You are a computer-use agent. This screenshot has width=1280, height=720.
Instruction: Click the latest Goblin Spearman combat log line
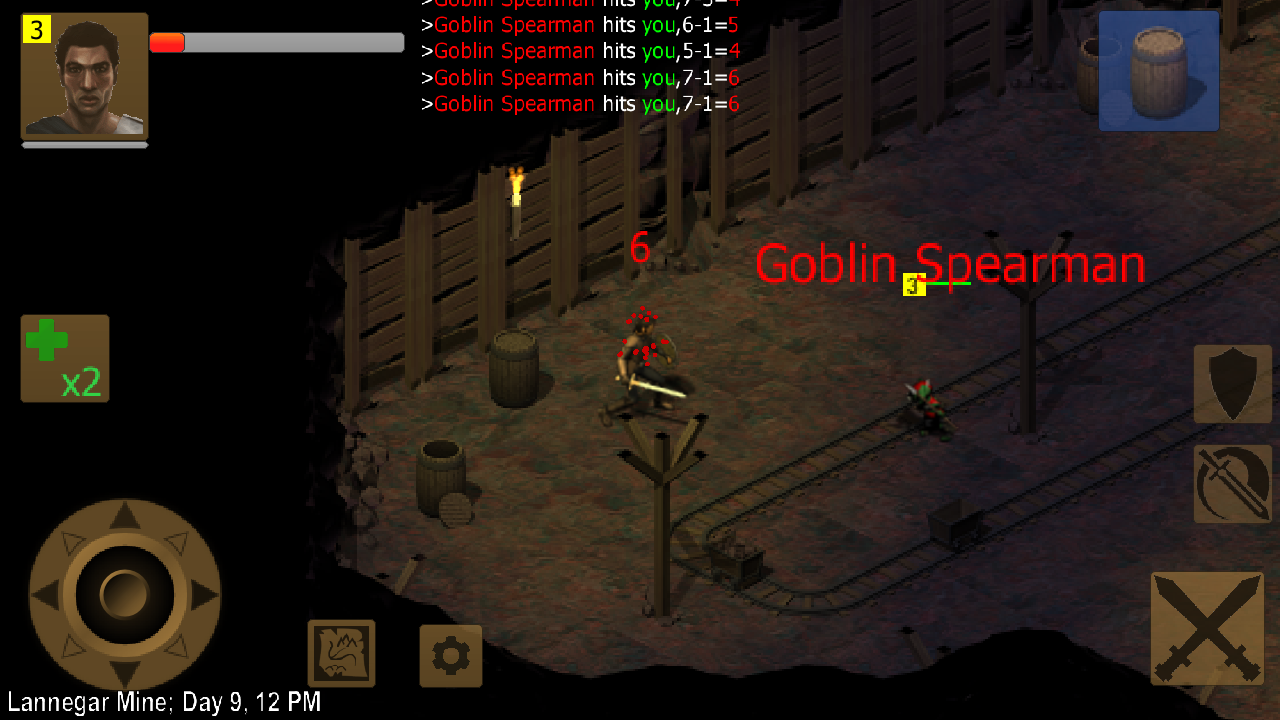[x=580, y=104]
